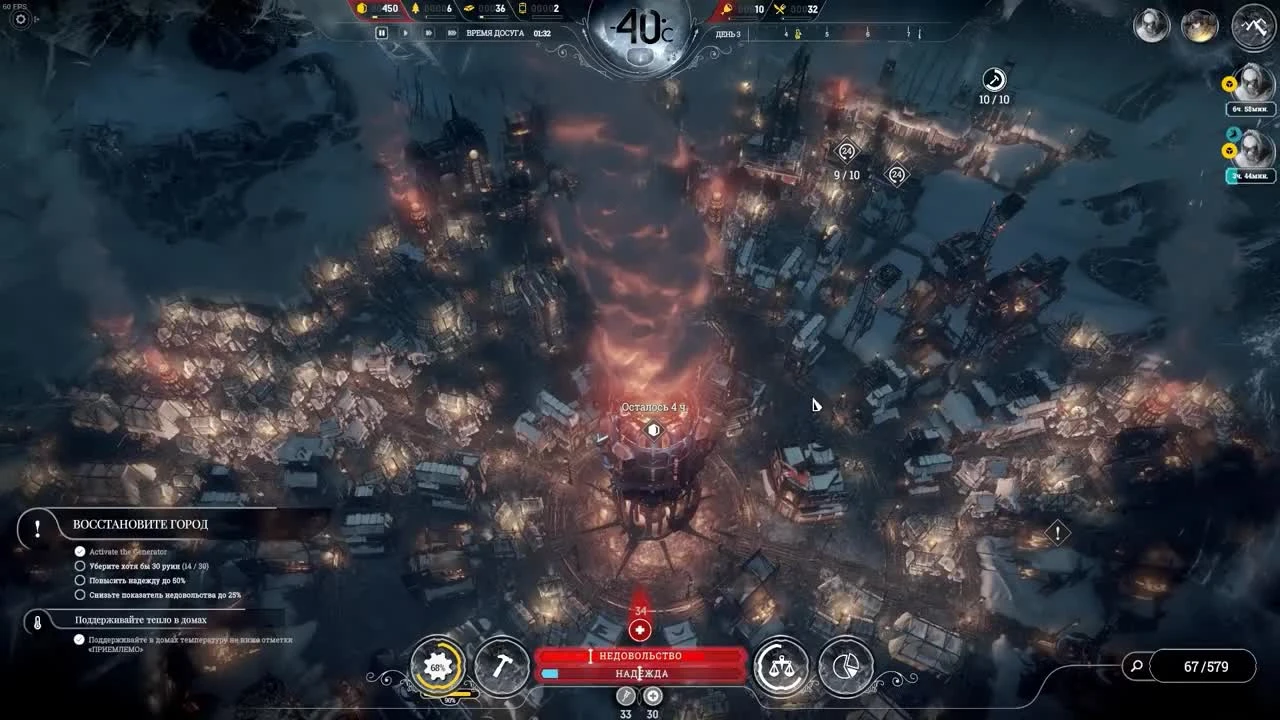
Task: Open generator overview via 68% gear icon
Action: coord(436,664)
